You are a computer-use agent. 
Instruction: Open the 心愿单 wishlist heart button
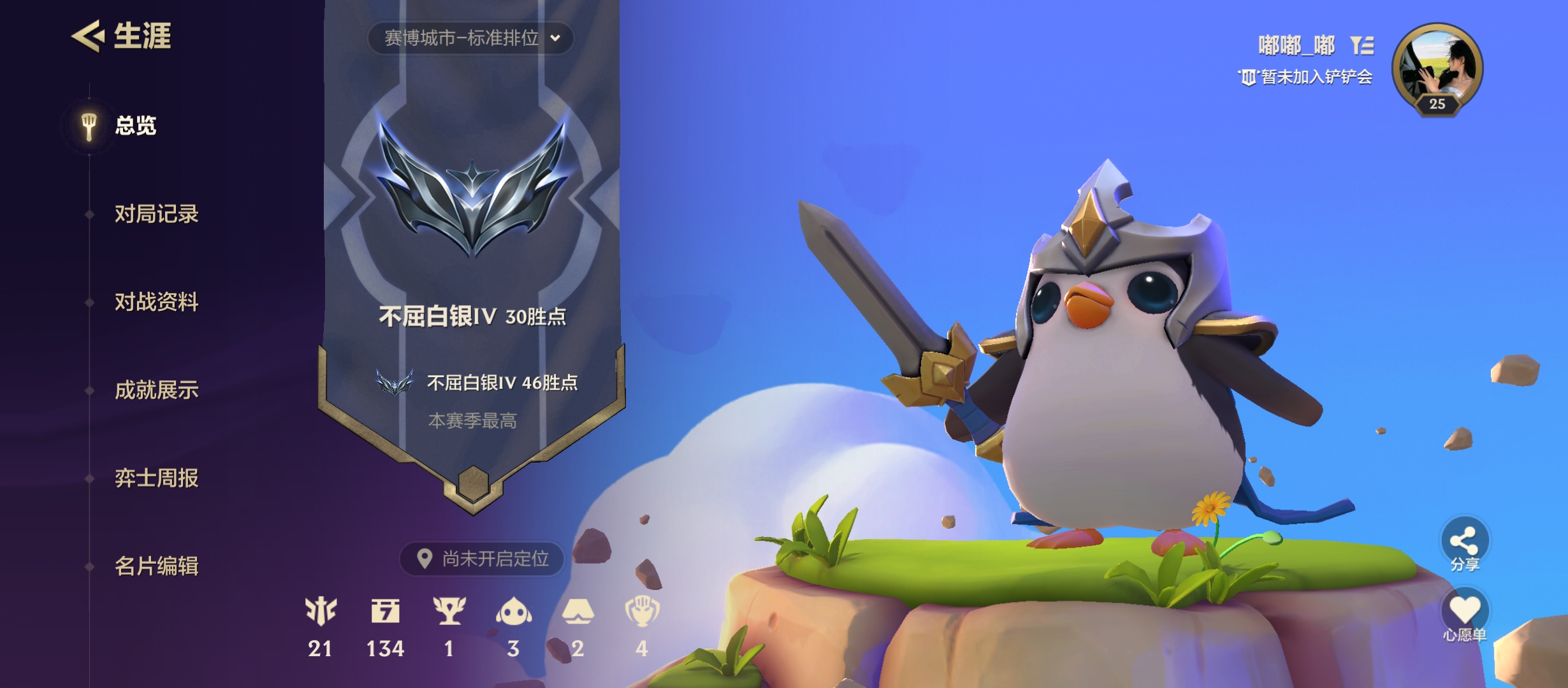tap(1464, 611)
